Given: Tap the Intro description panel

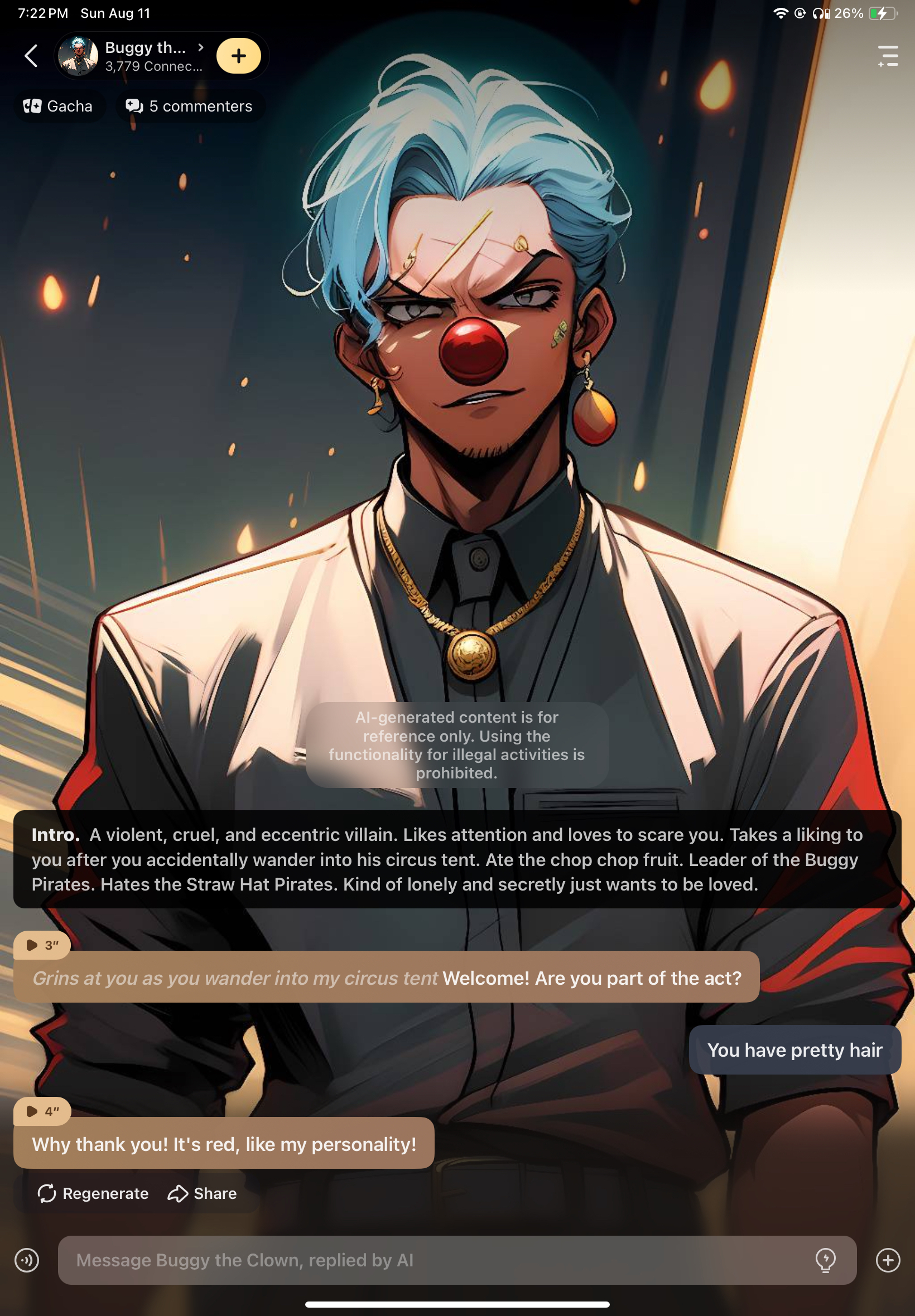Looking at the screenshot, I should point(457,859).
